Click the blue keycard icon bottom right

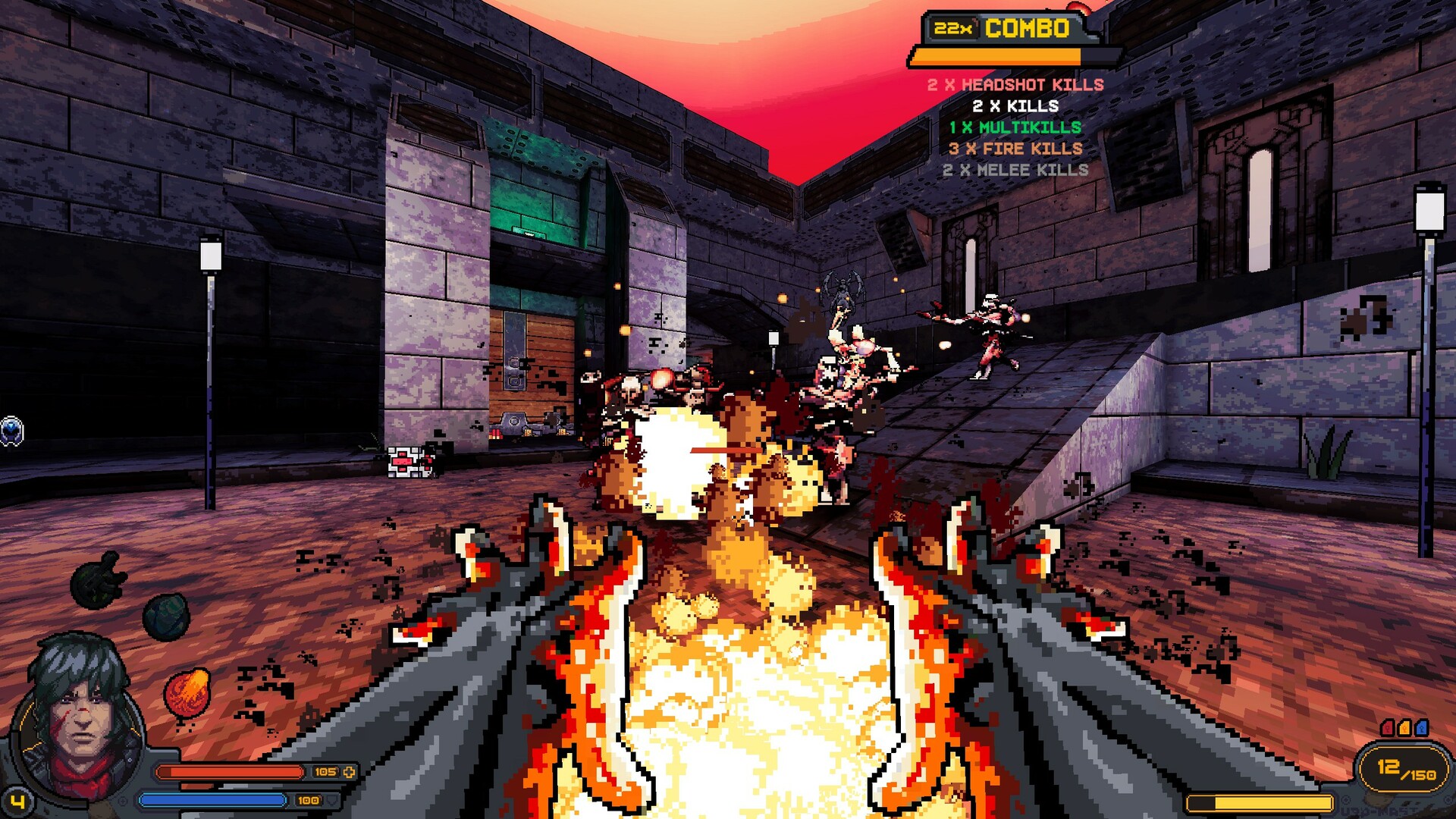[x=1421, y=727]
